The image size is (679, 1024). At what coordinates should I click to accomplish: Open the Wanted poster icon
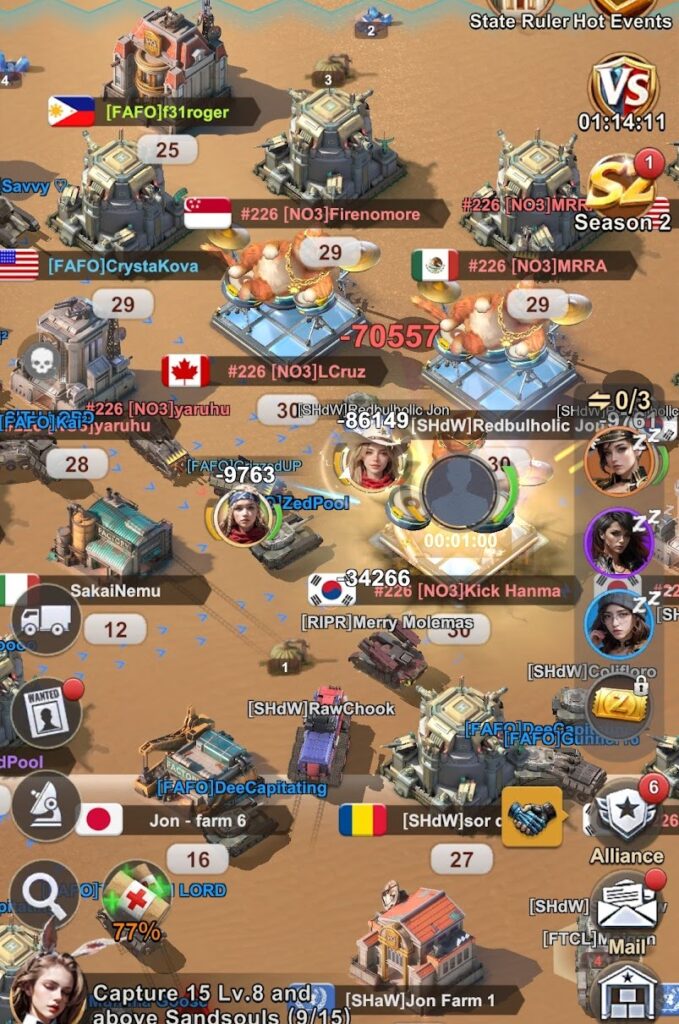46,712
